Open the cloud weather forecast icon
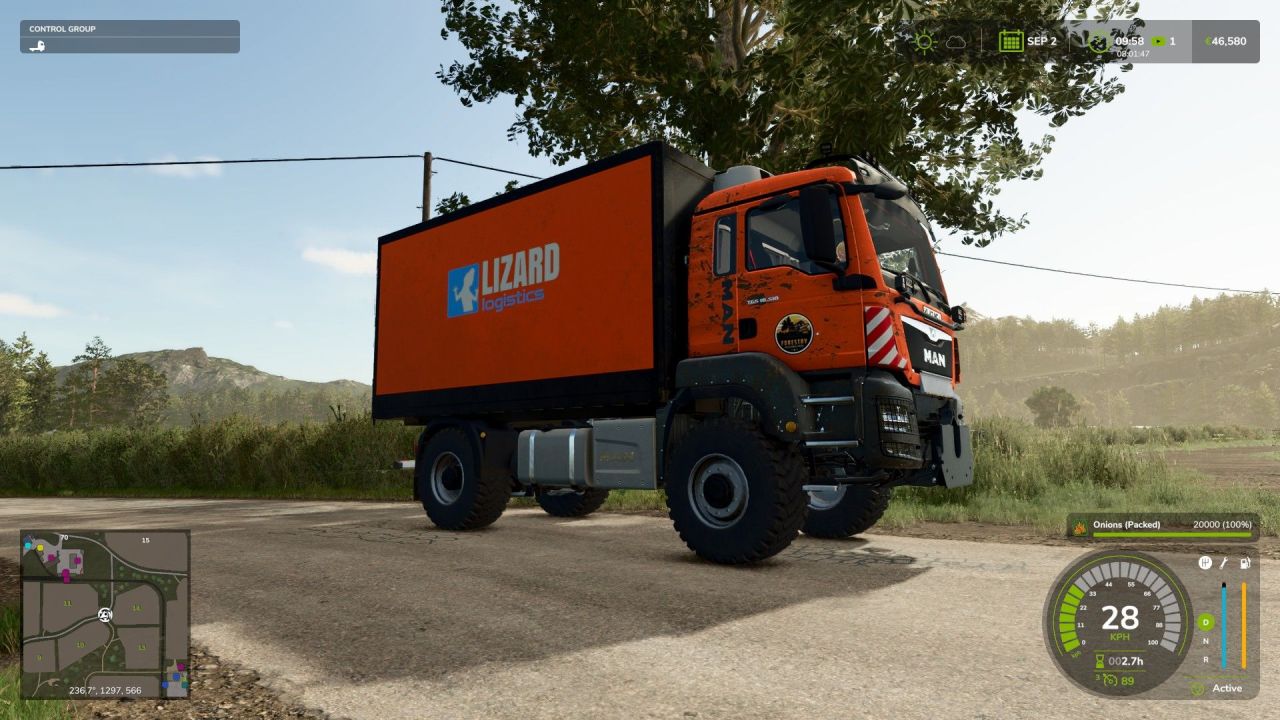This screenshot has width=1280, height=720. pyautogui.click(x=955, y=40)
